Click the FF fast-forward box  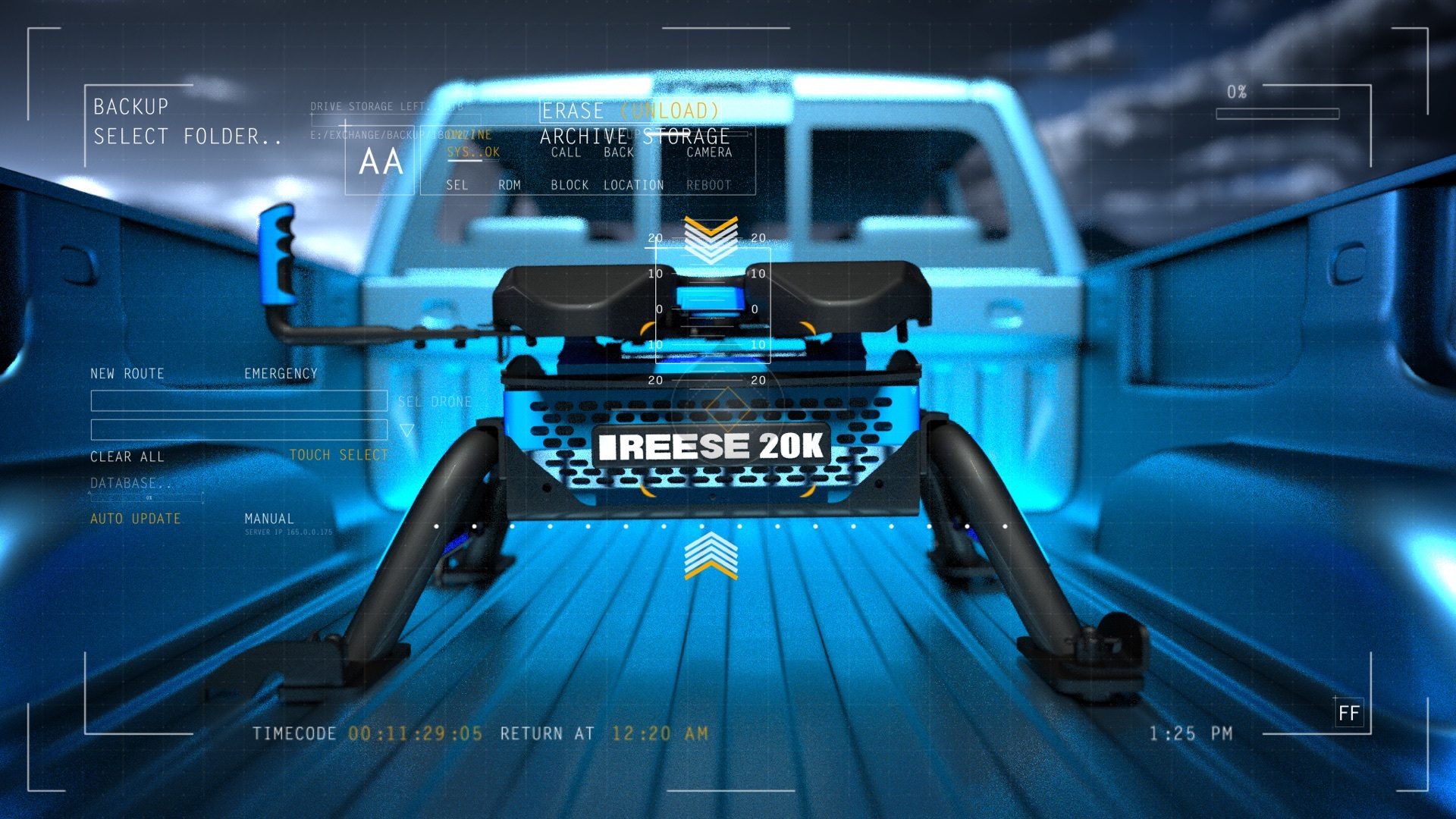(1348, 713)
